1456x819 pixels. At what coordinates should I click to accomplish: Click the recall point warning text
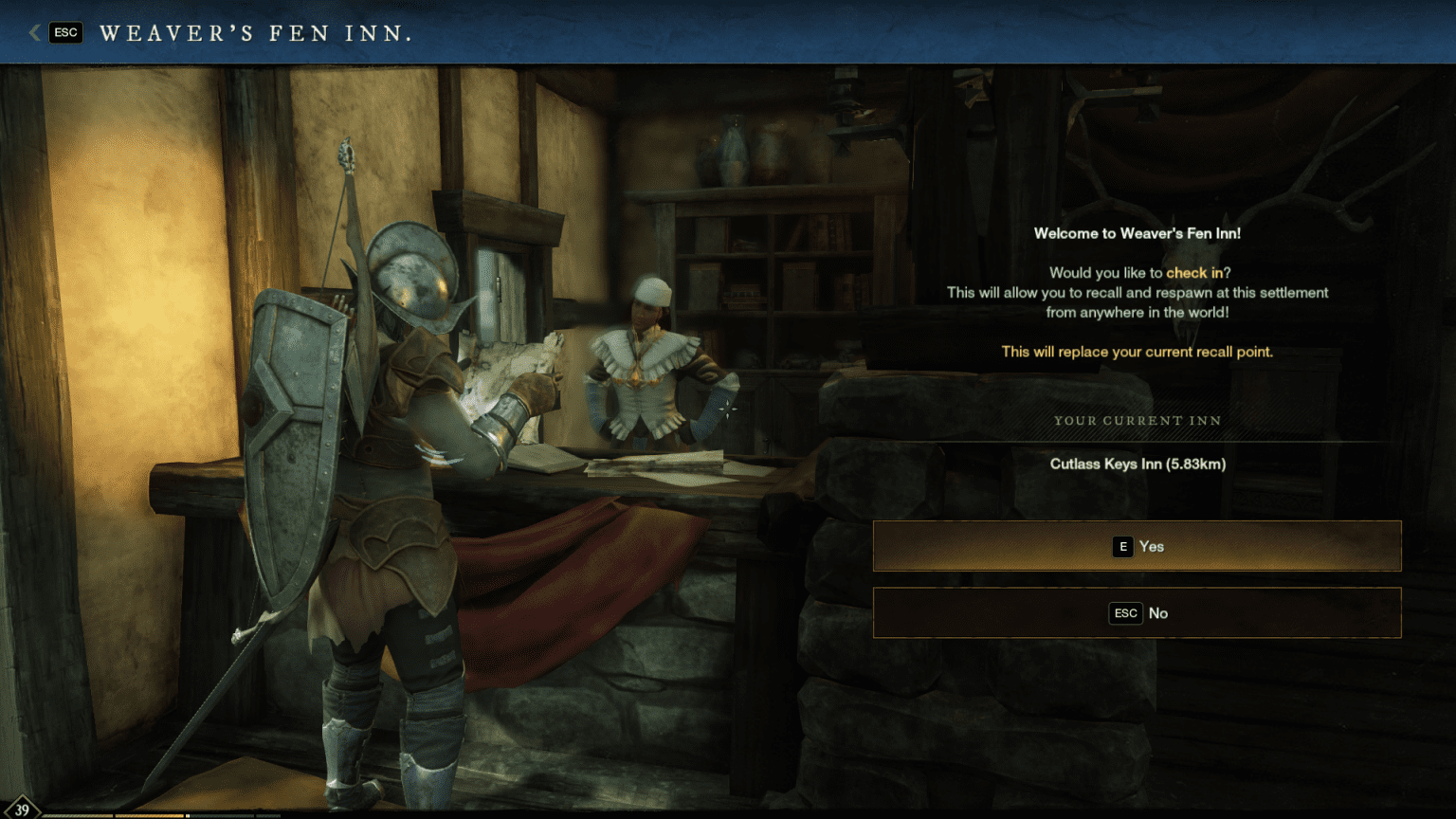point(1137,352)
